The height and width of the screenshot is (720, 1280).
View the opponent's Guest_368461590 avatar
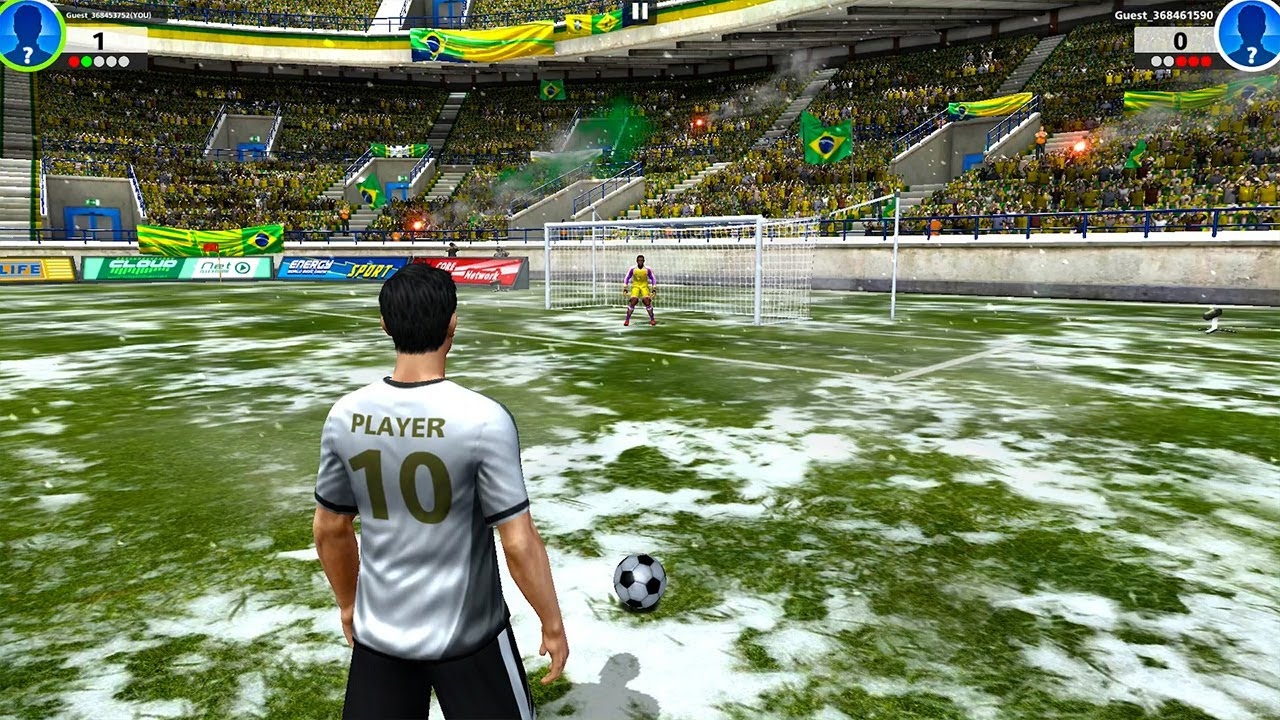tap(1250, 33)
